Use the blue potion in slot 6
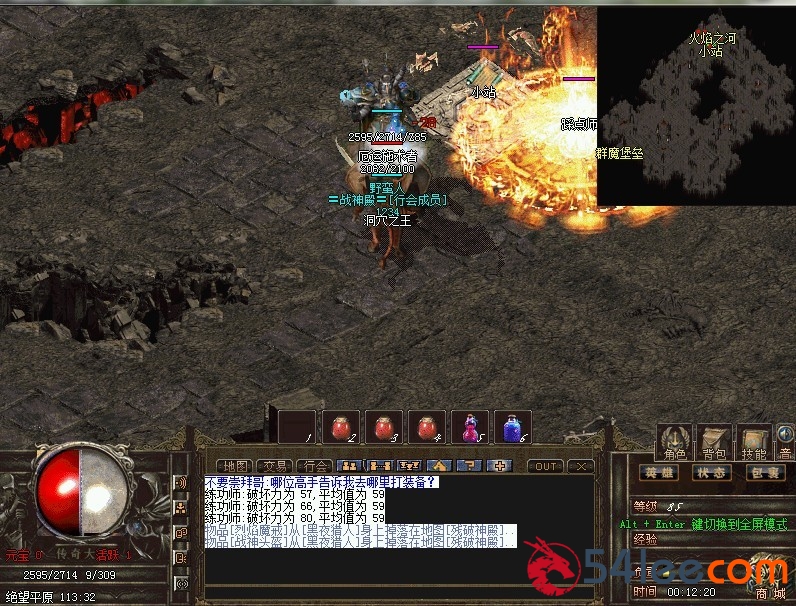 514,426
